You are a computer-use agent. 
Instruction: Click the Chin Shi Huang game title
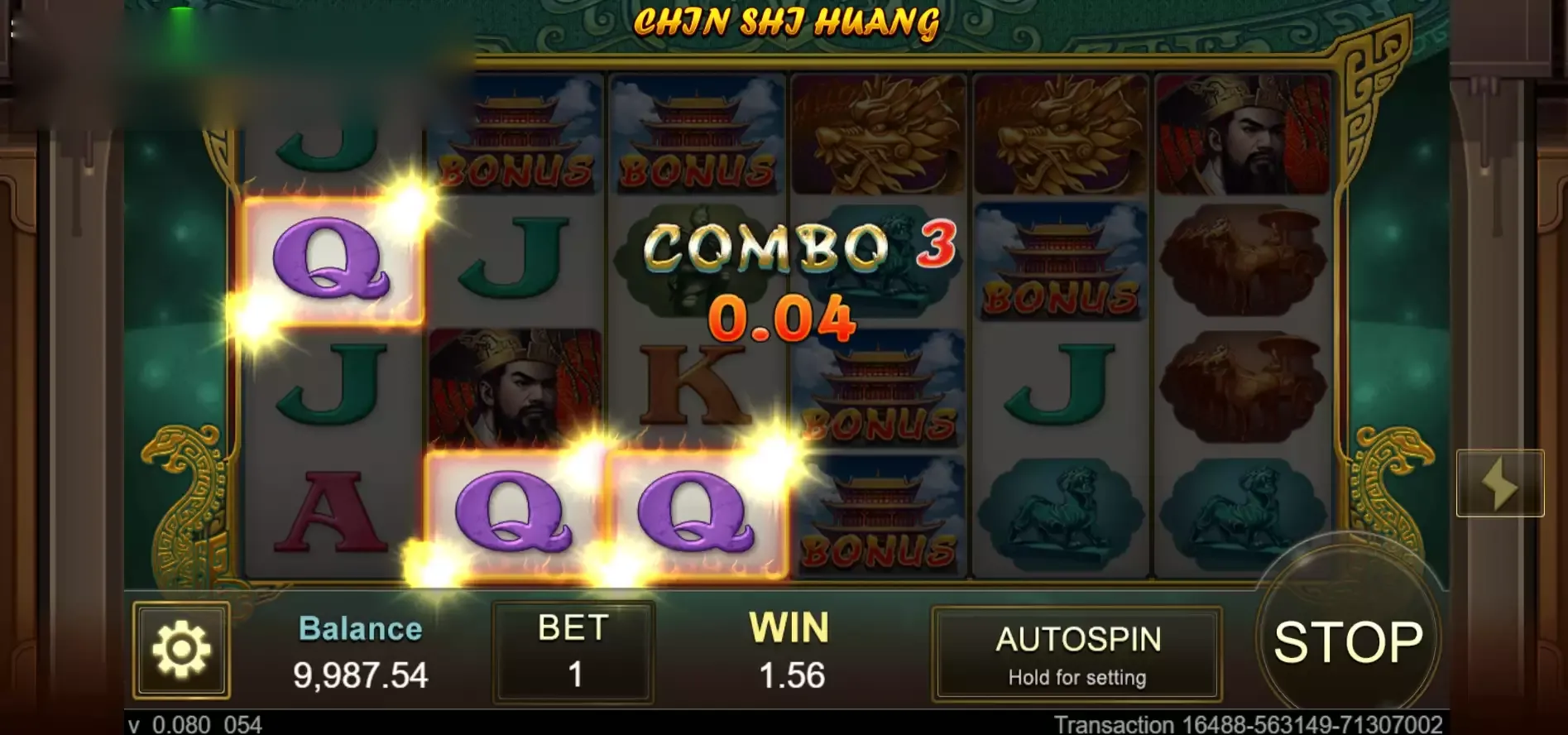[x=786, y=23]
